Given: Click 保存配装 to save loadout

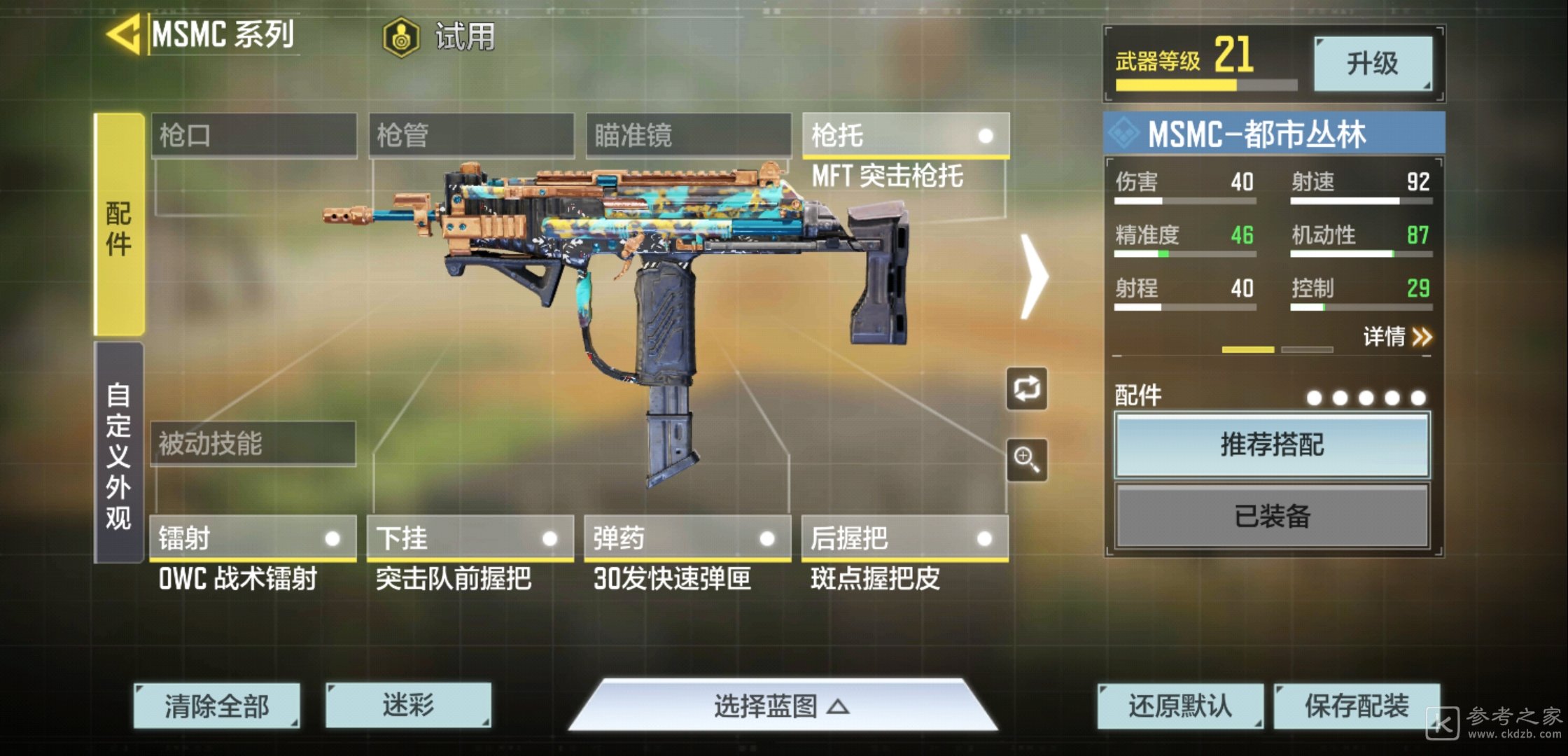Looking at the screenshot, I should coord(1356,706).
